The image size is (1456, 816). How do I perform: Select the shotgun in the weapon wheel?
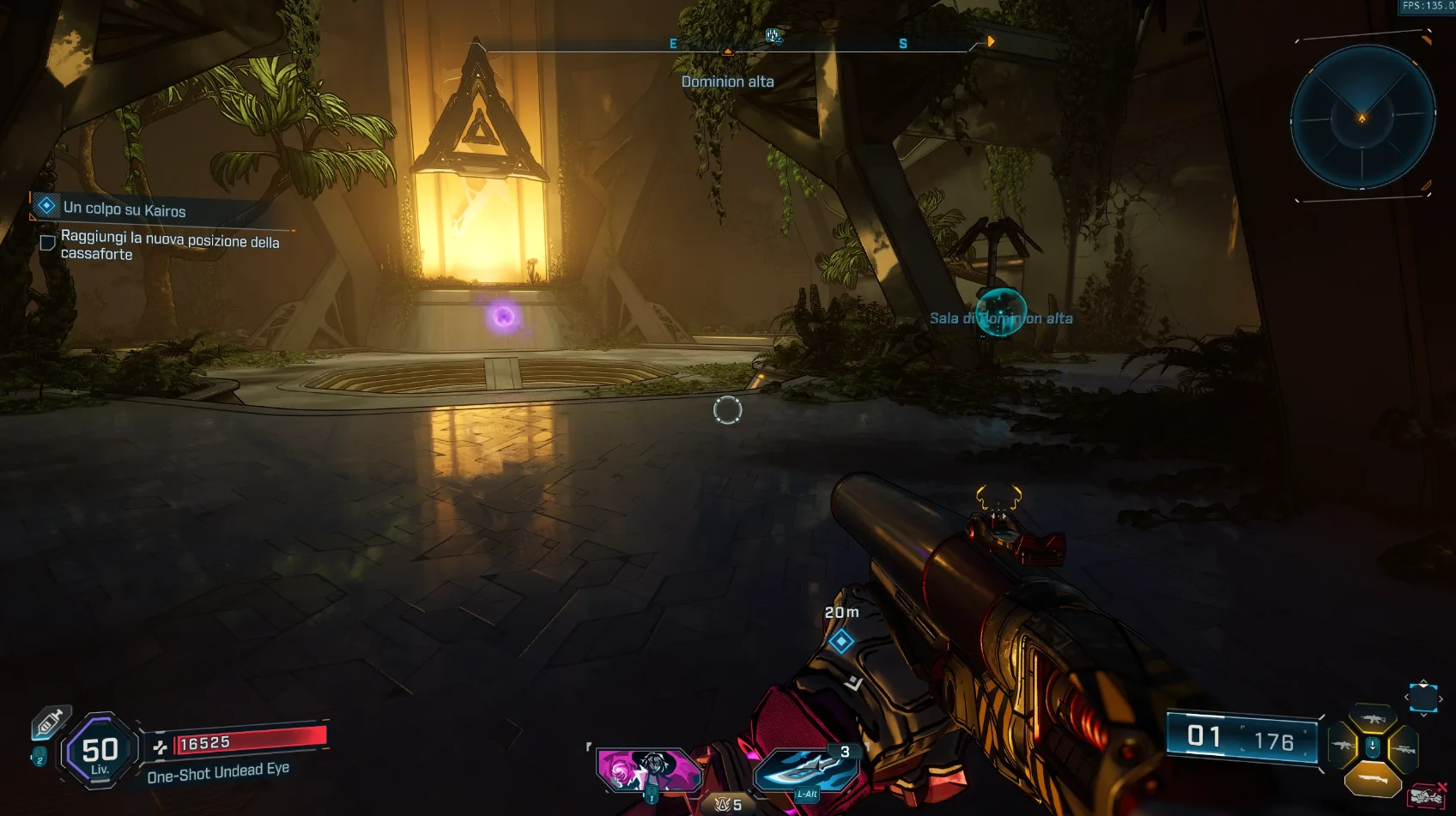pos(1372,779)
